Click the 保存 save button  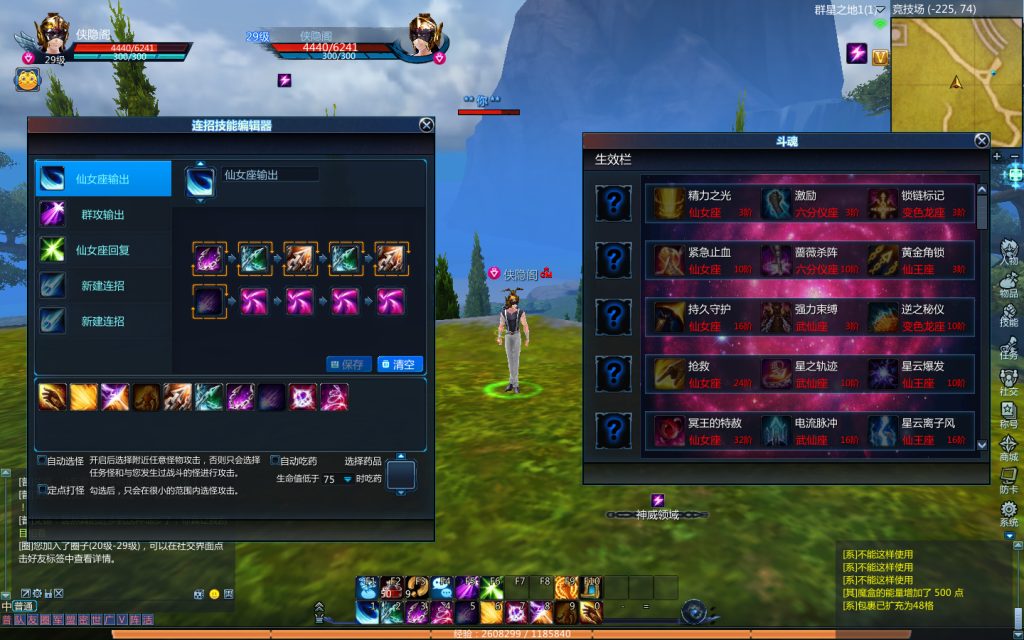click(x=348, y=365)
